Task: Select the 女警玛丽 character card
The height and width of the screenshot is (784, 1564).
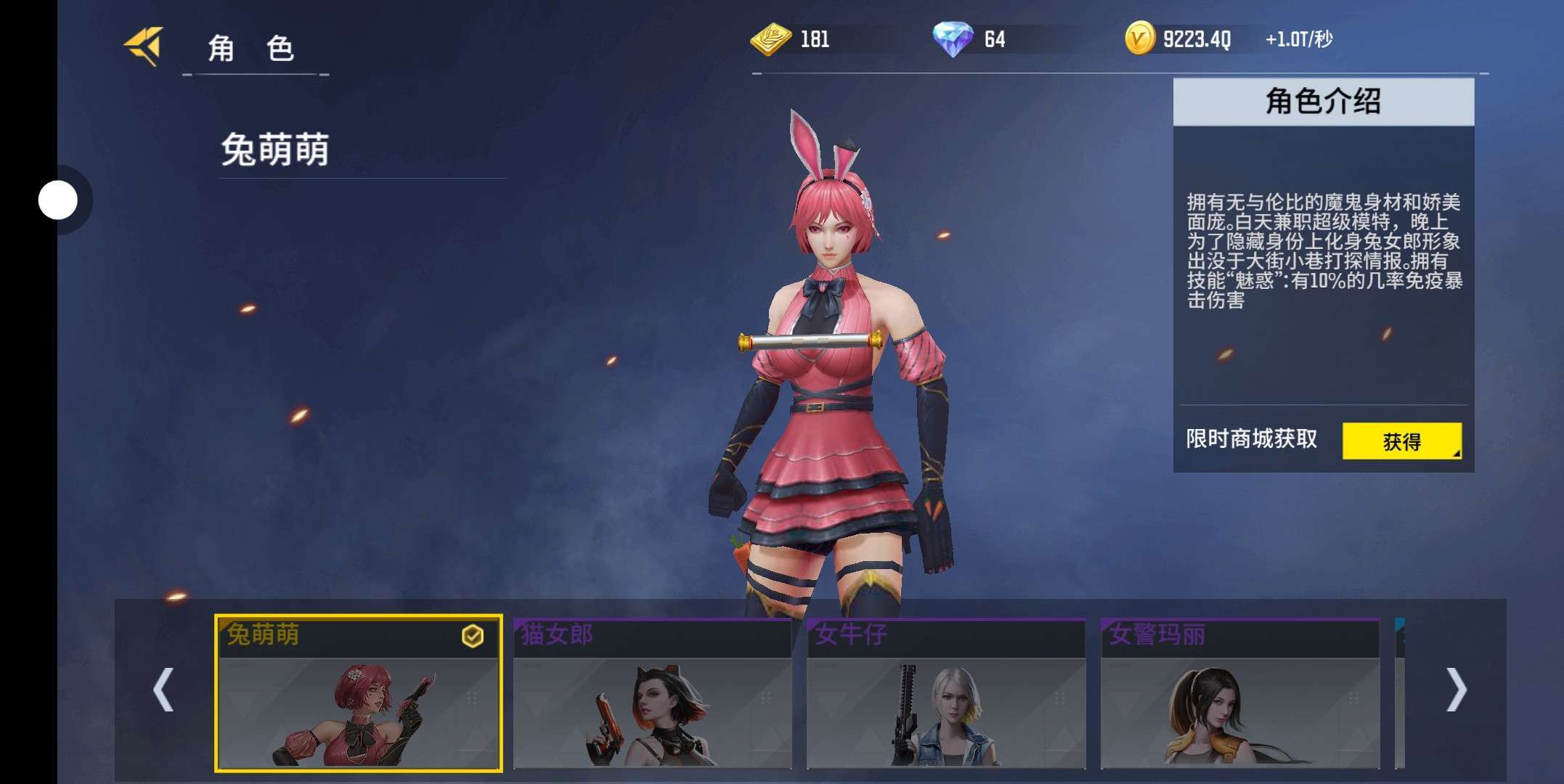Action: click(x=1239, y=693)
